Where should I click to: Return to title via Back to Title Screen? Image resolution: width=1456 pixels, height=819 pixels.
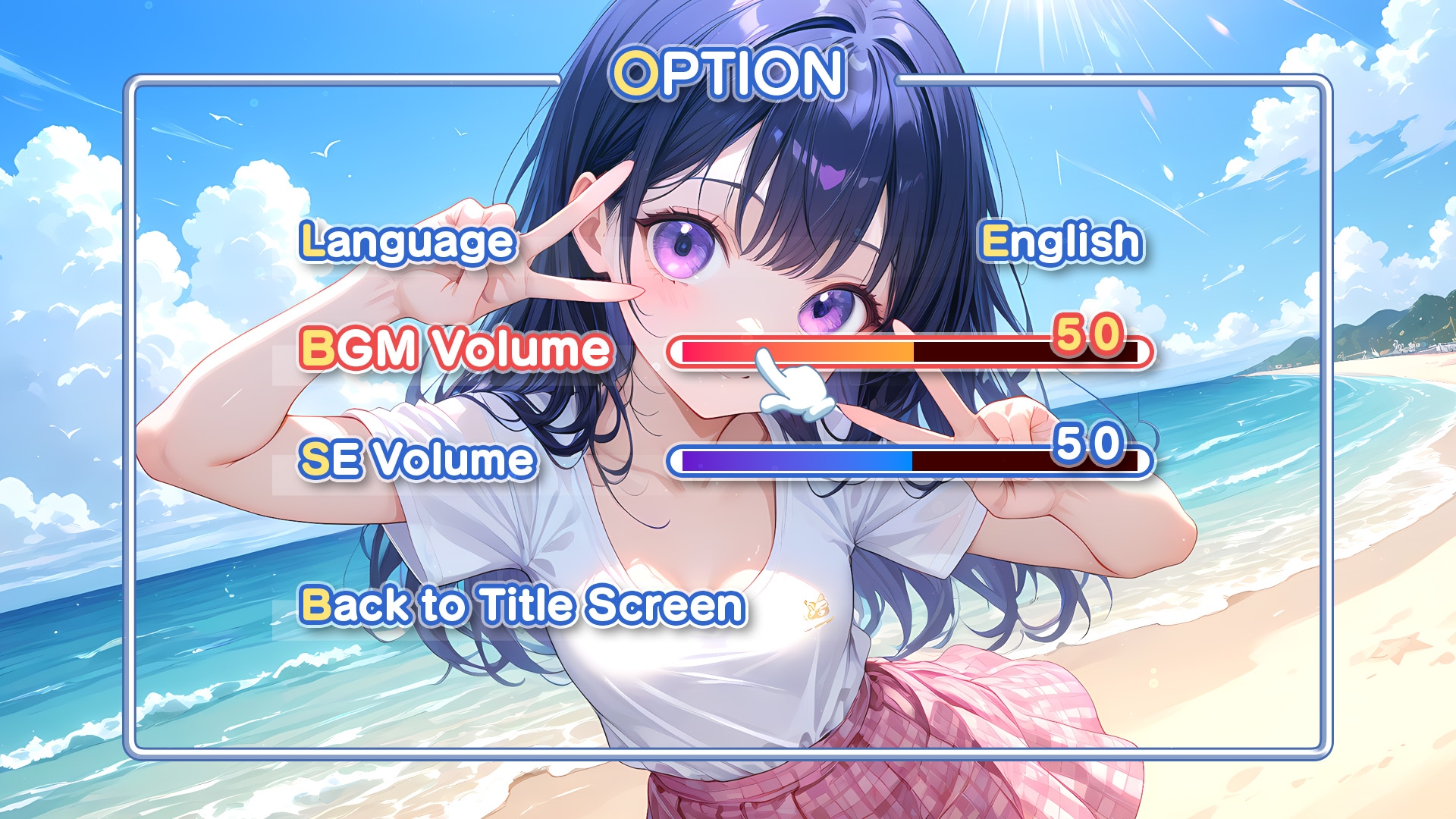pyautogui.click(x=519, y=607)
